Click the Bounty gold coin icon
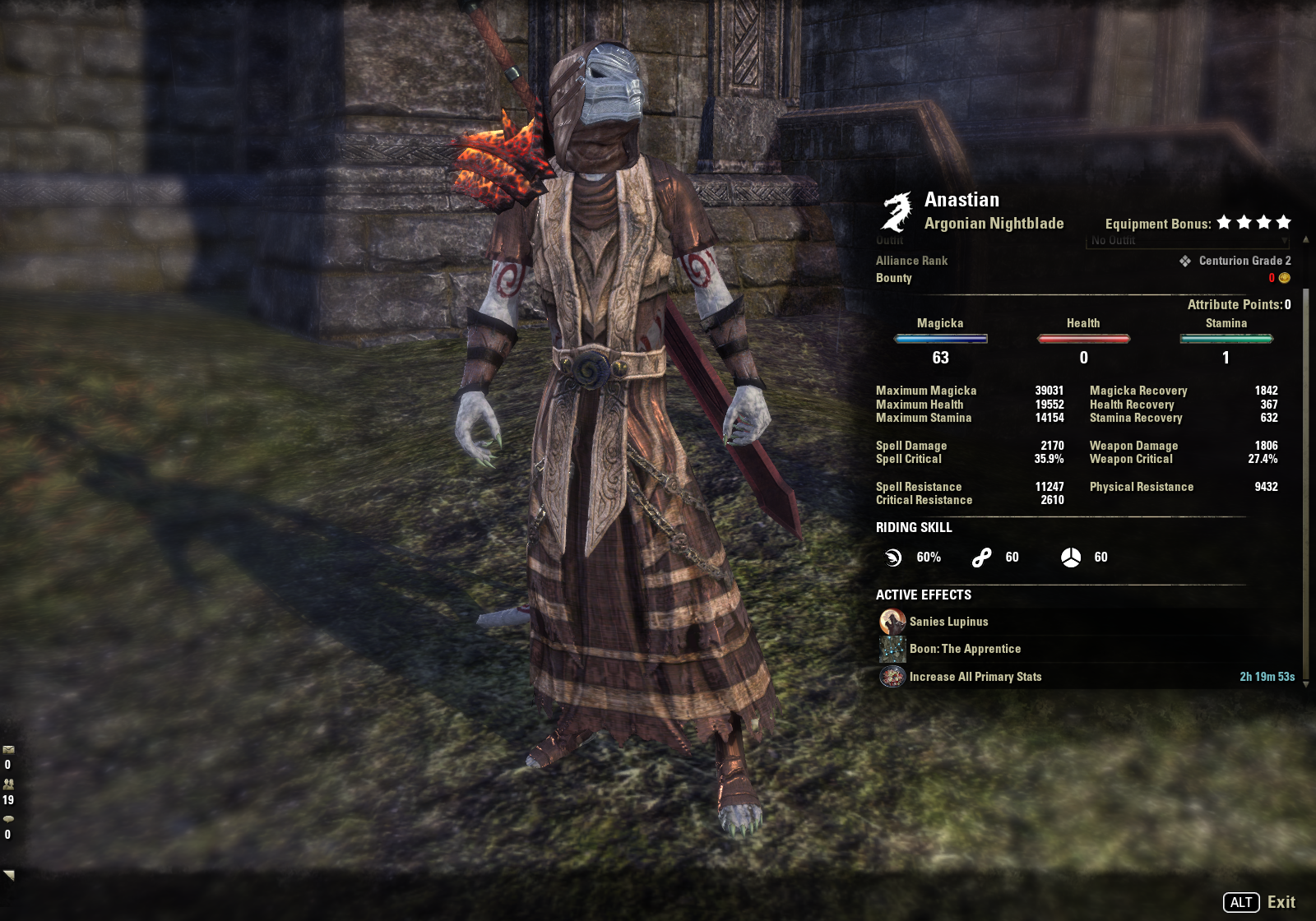The image size is (1316, 921). (1284, 278)
